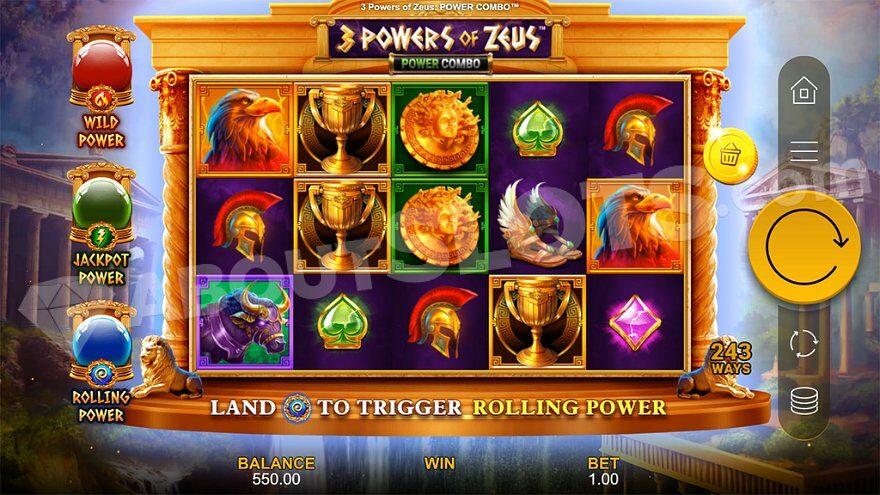Select the blue Rolling Power orb
The height and width of the screenshot is (495, 880).
point(101,342)
